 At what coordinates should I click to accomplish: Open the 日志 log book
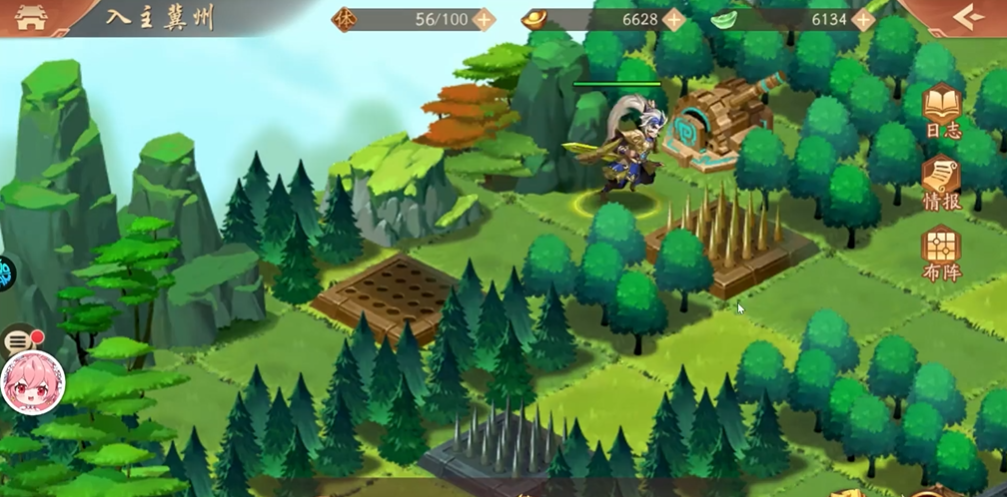[941, 110]
